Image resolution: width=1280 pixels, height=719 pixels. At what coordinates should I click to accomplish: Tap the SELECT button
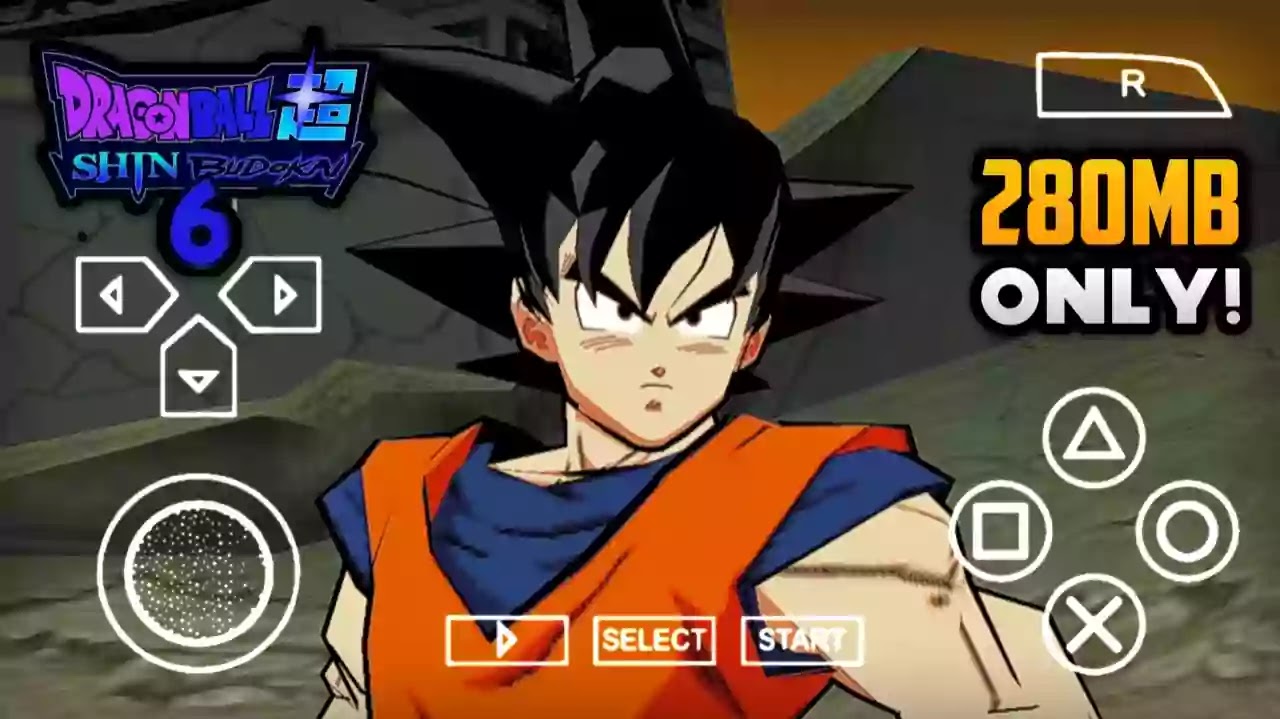654,641
